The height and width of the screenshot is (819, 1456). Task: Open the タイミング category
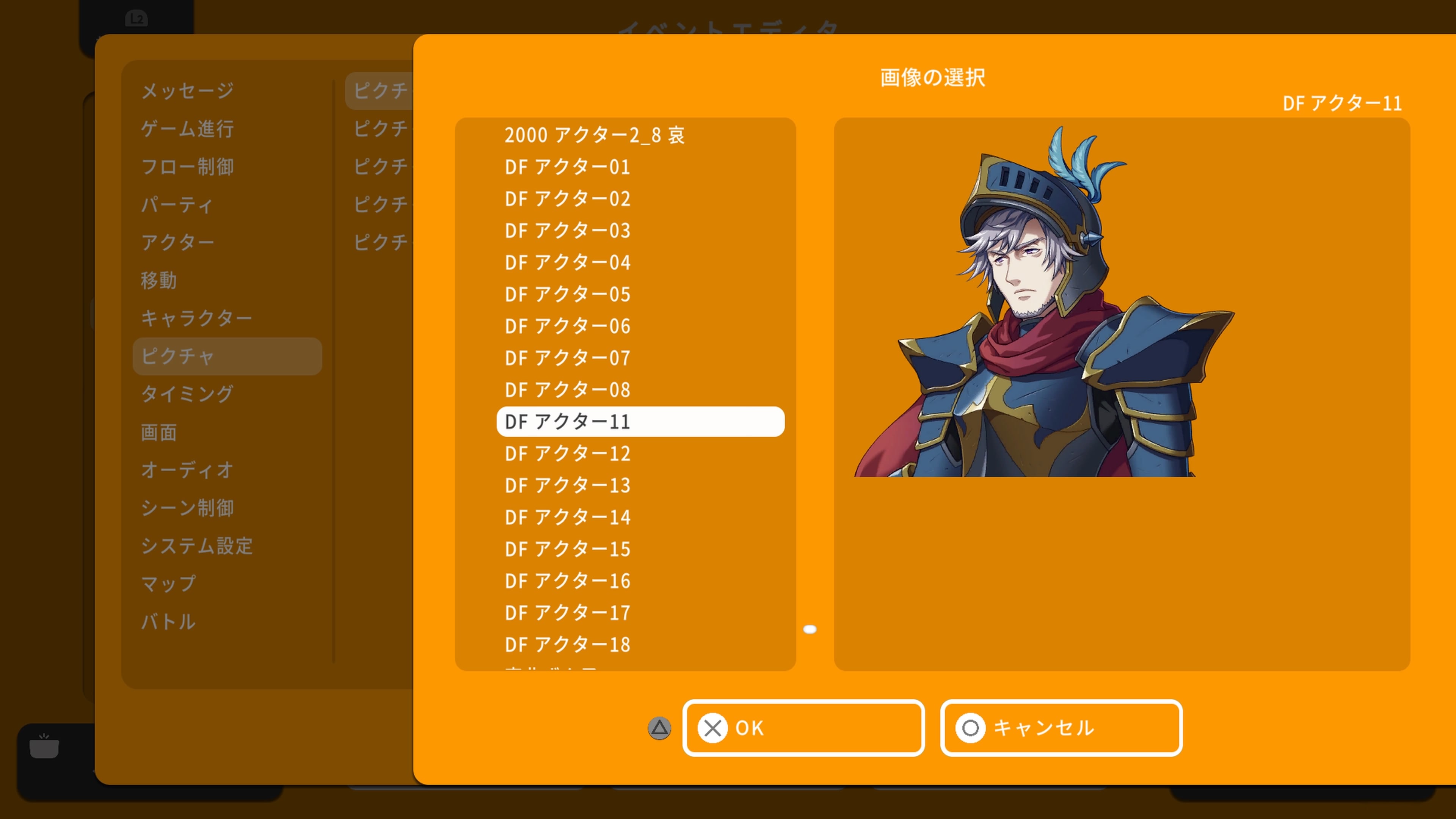pyautogui.click(x=187, y=394)
